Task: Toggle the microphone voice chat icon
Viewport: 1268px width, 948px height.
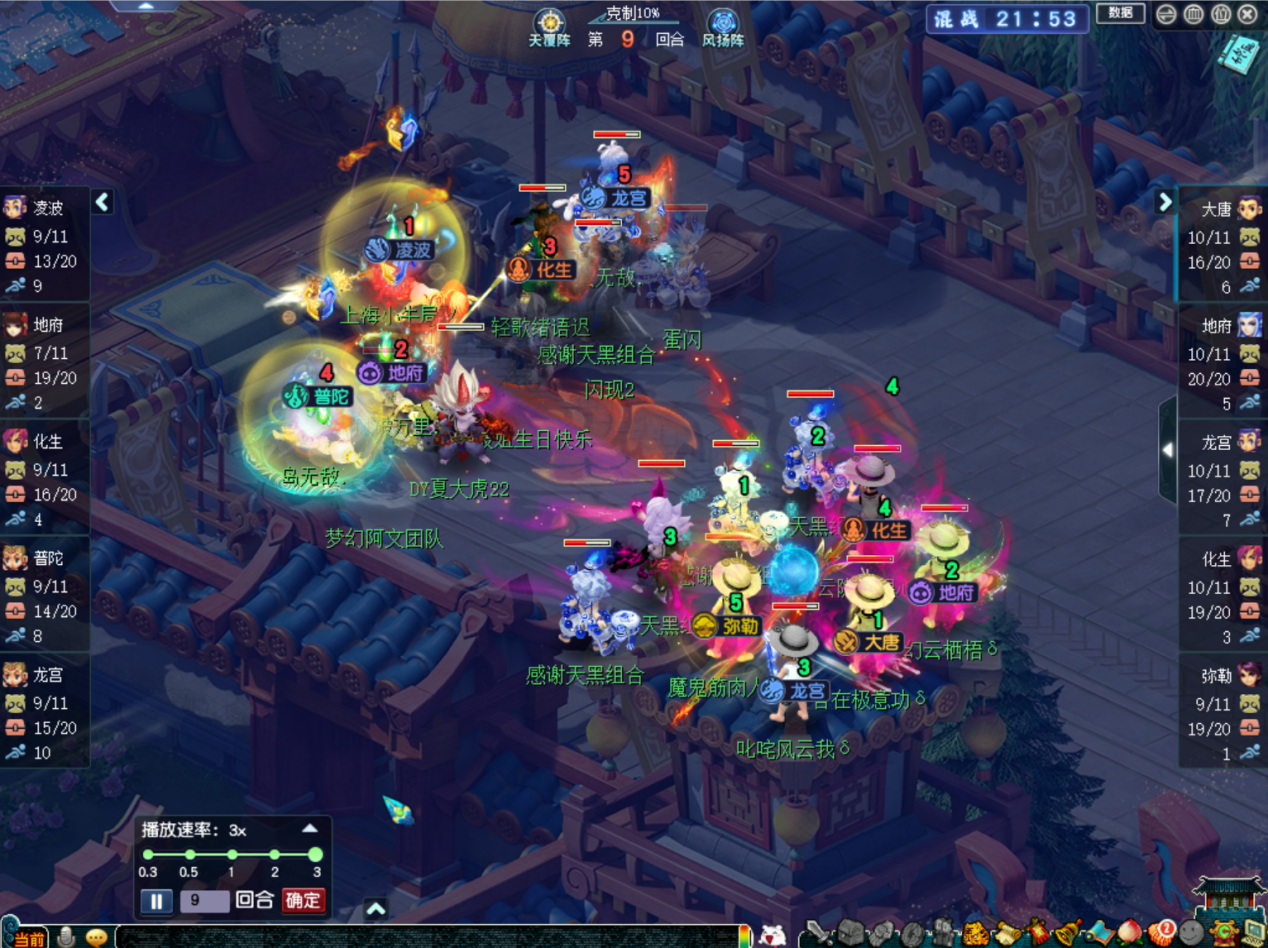Action: click(66, 937)
